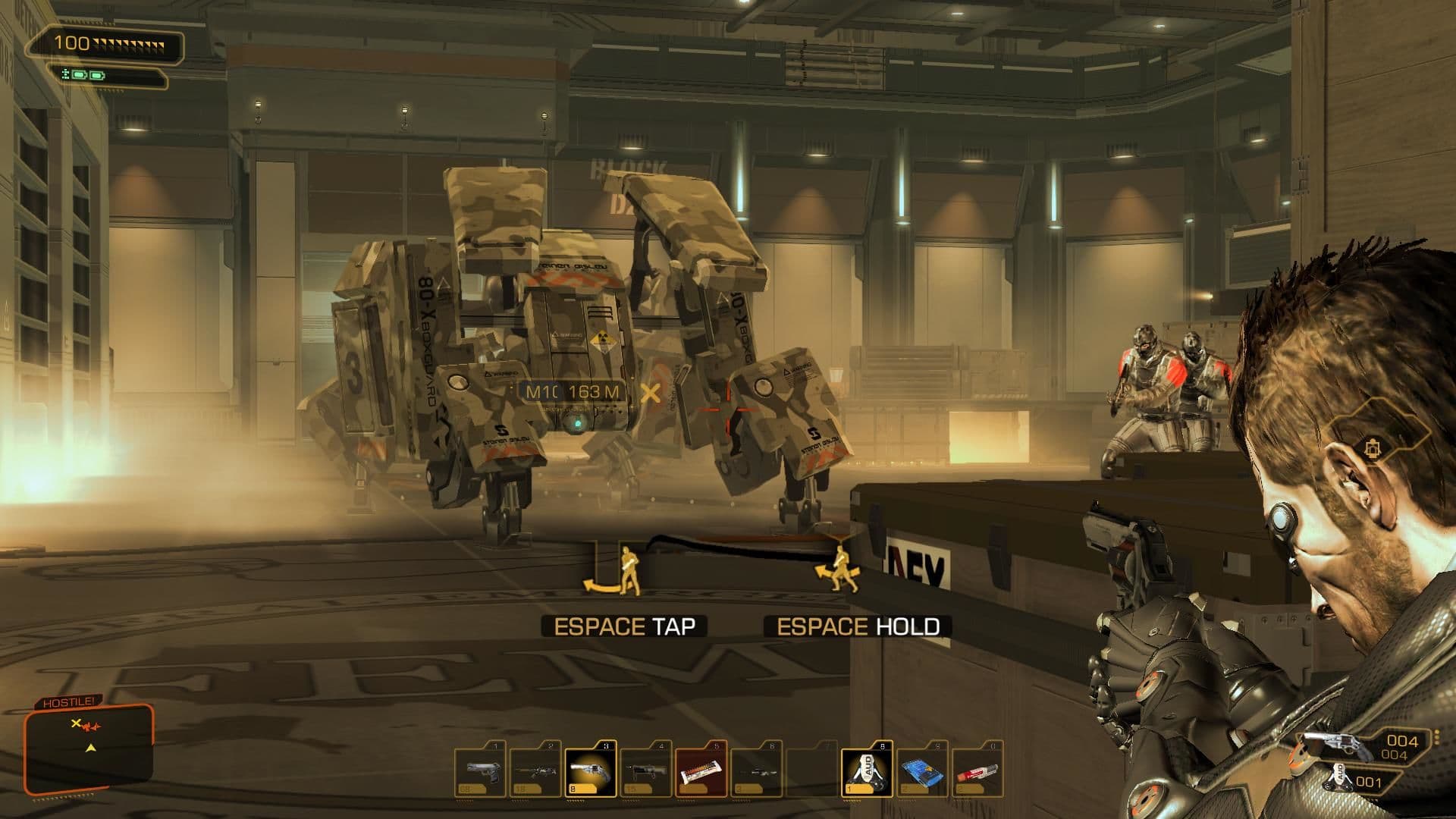The image size is (1456, 819).
Task: Select the ammo box item in slot 9
Action: click(924, 772)
